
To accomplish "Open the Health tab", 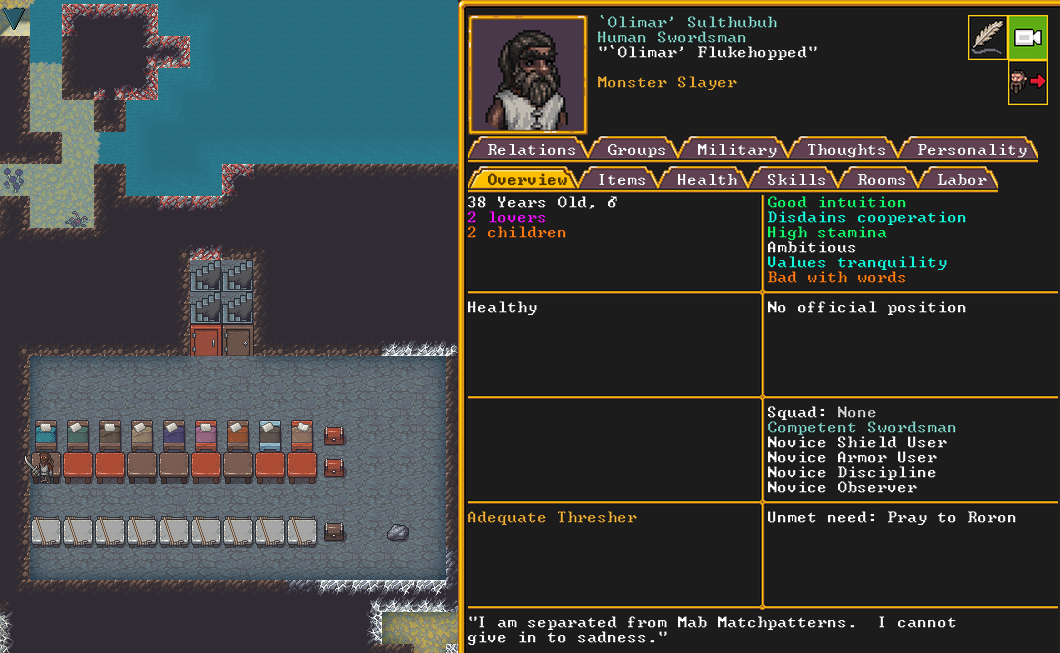I will [706, 179].
